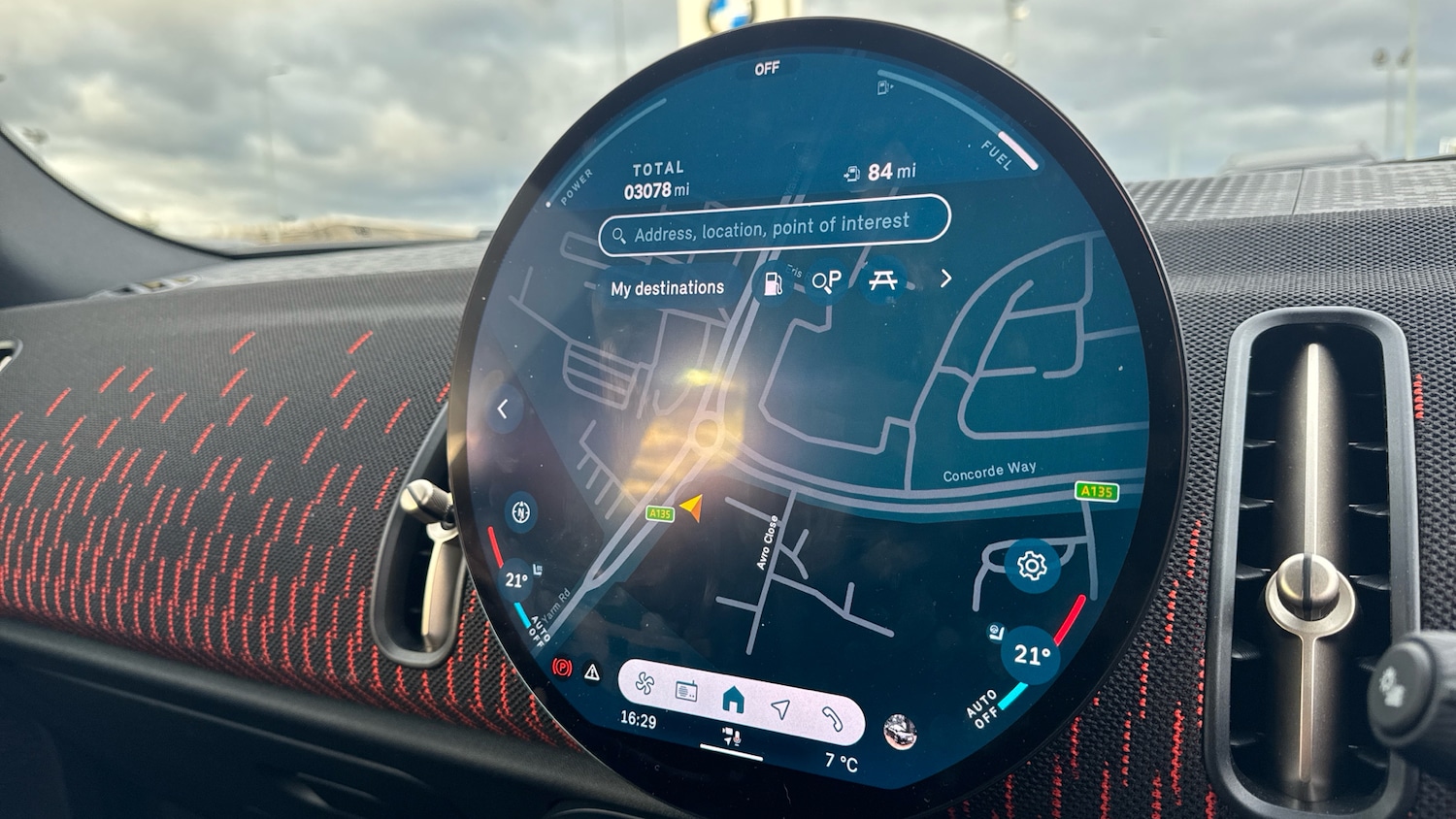Open the radio media menu
The image size is (1456, 819).
[x=687, y=692]
